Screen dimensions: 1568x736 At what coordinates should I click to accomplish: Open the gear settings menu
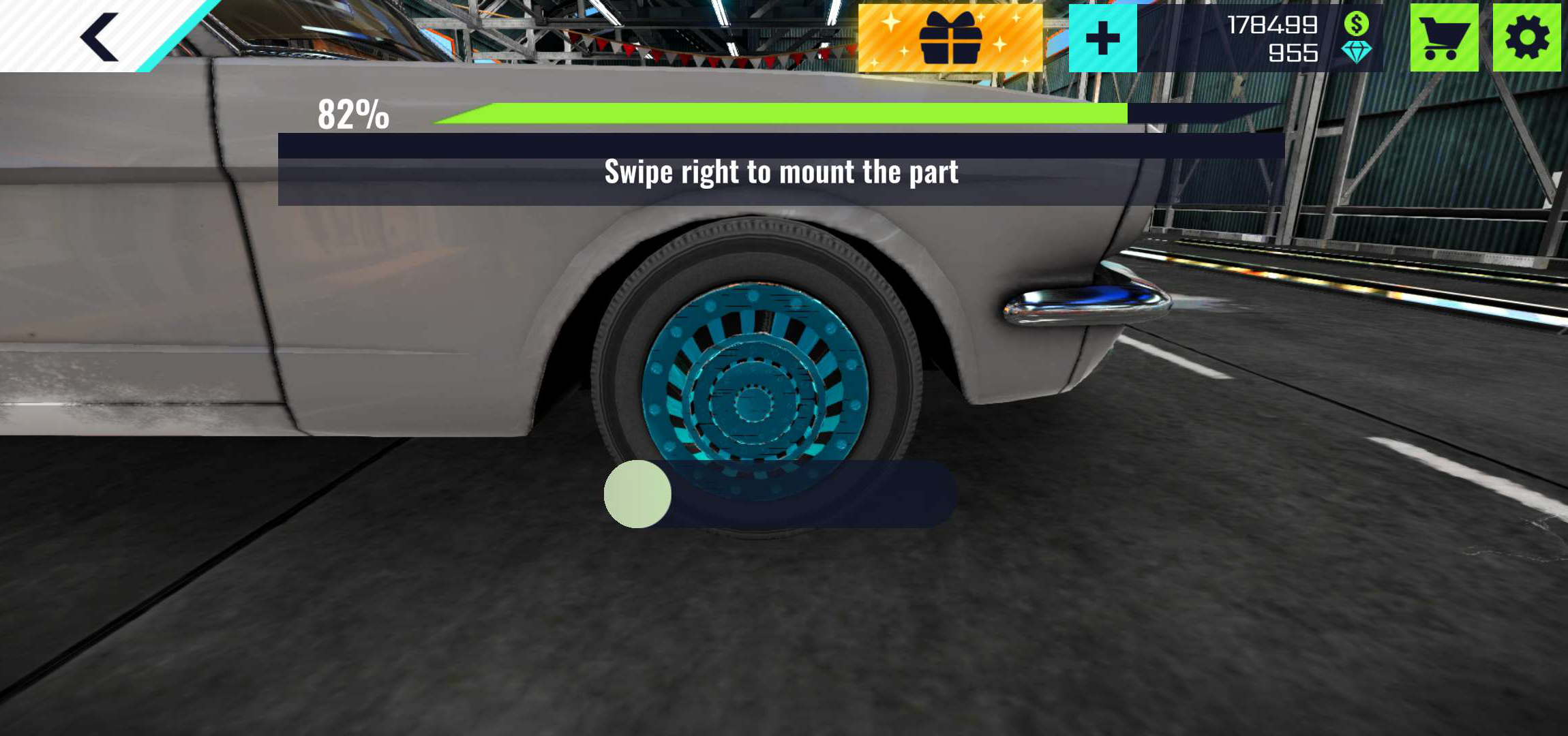click(1526, 38)
